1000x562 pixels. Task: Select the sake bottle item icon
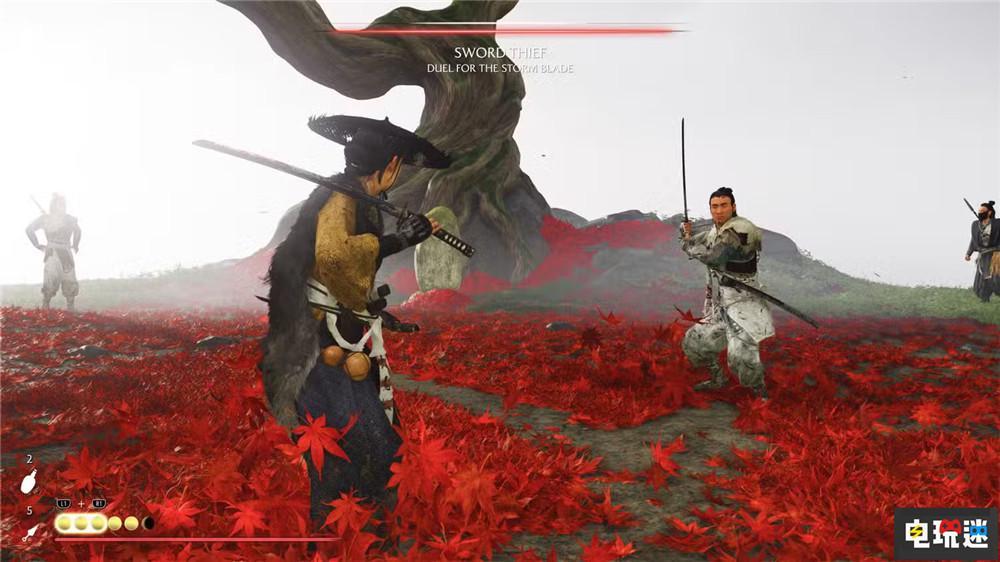(29, 482)
